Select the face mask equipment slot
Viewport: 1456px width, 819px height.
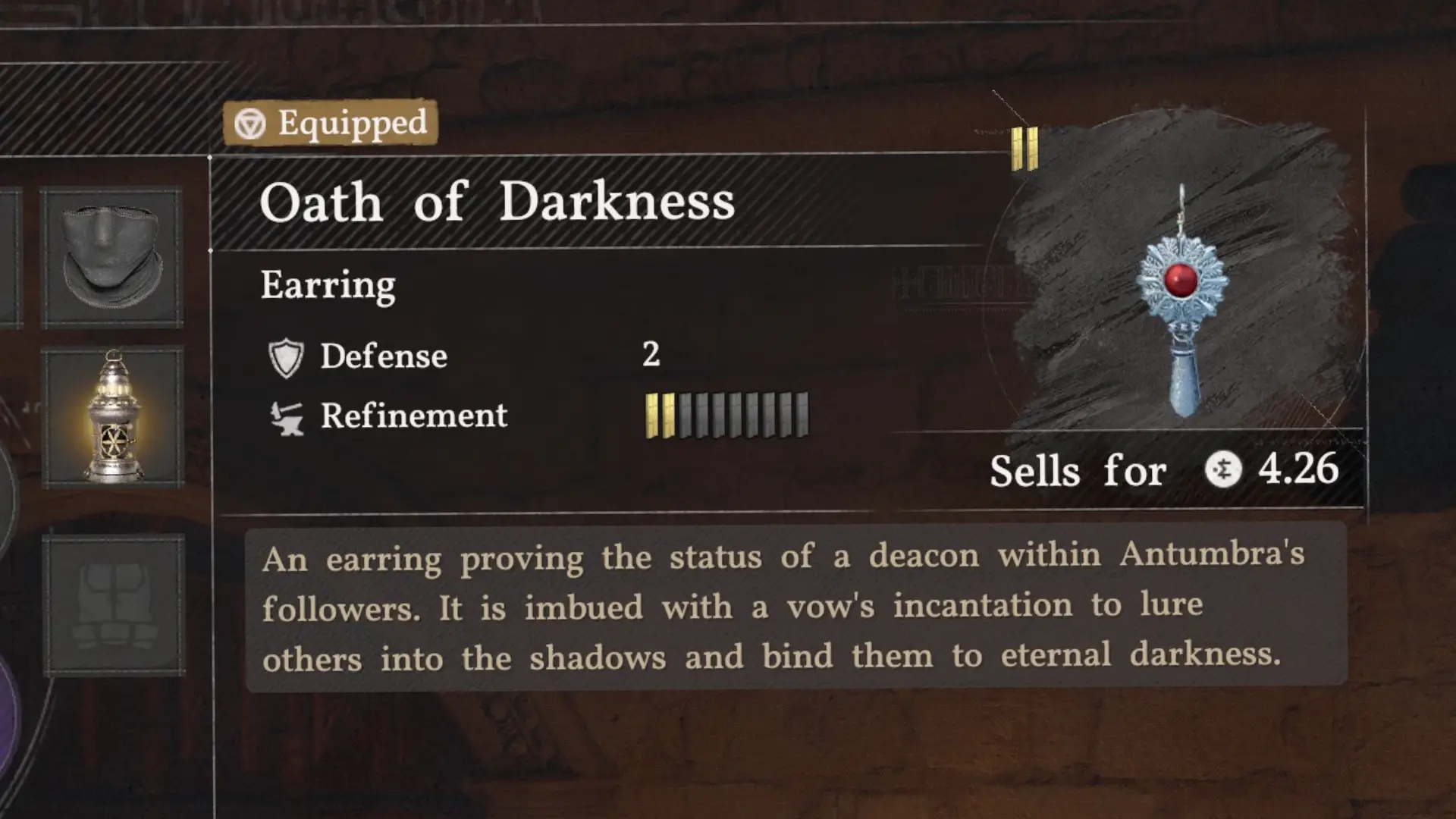tap(112, 258)
